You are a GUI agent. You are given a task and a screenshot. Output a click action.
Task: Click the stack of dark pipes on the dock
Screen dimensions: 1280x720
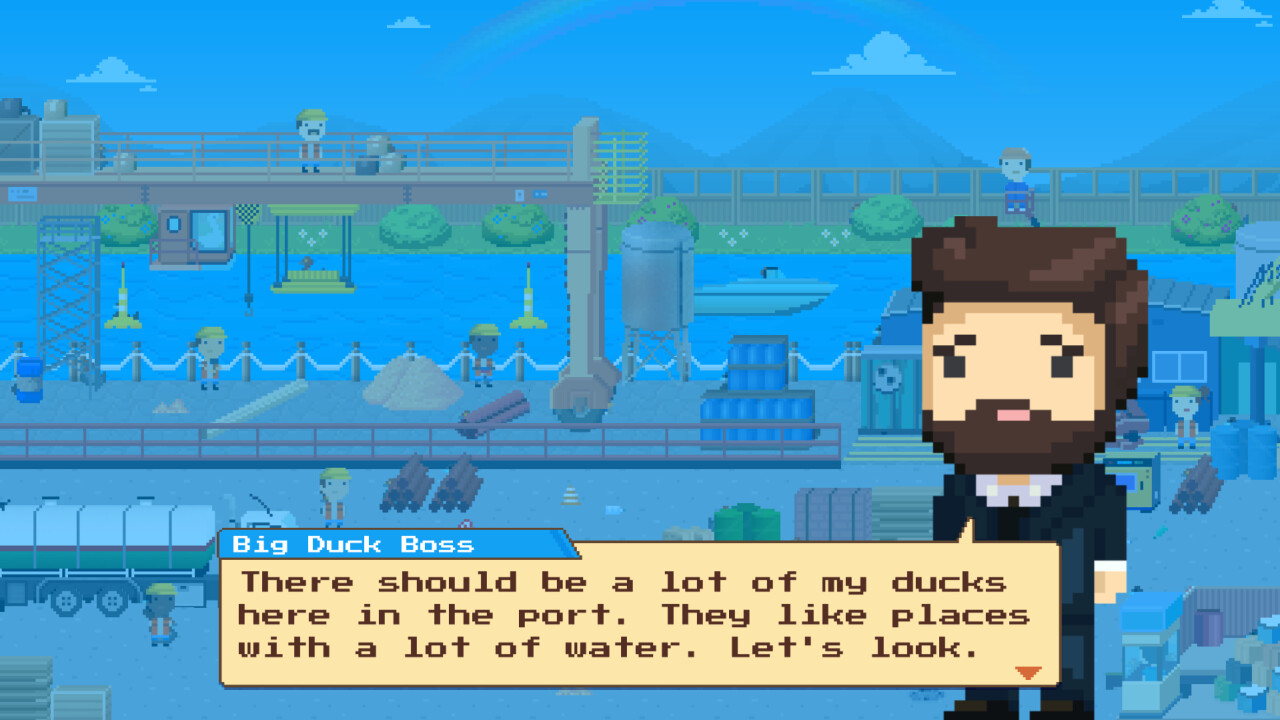[430, 490]
